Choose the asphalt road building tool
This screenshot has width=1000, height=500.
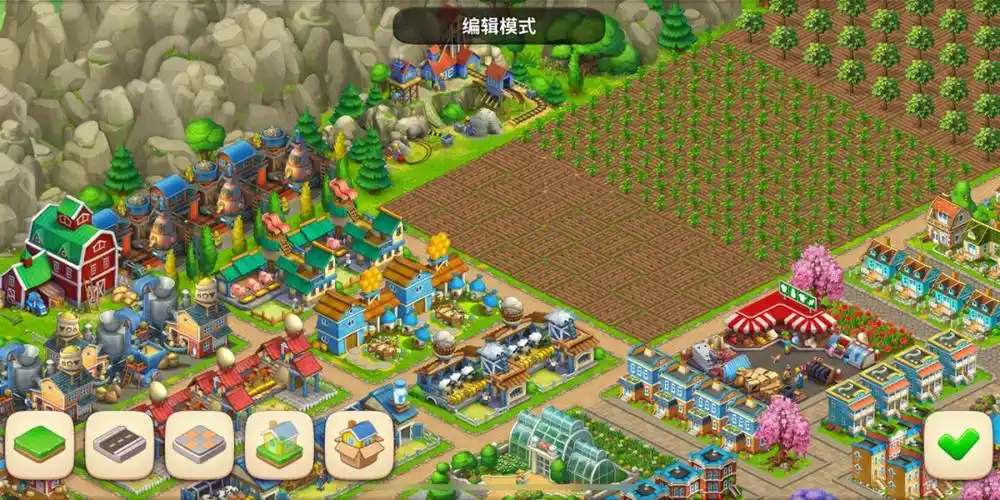tap(120, 445)
